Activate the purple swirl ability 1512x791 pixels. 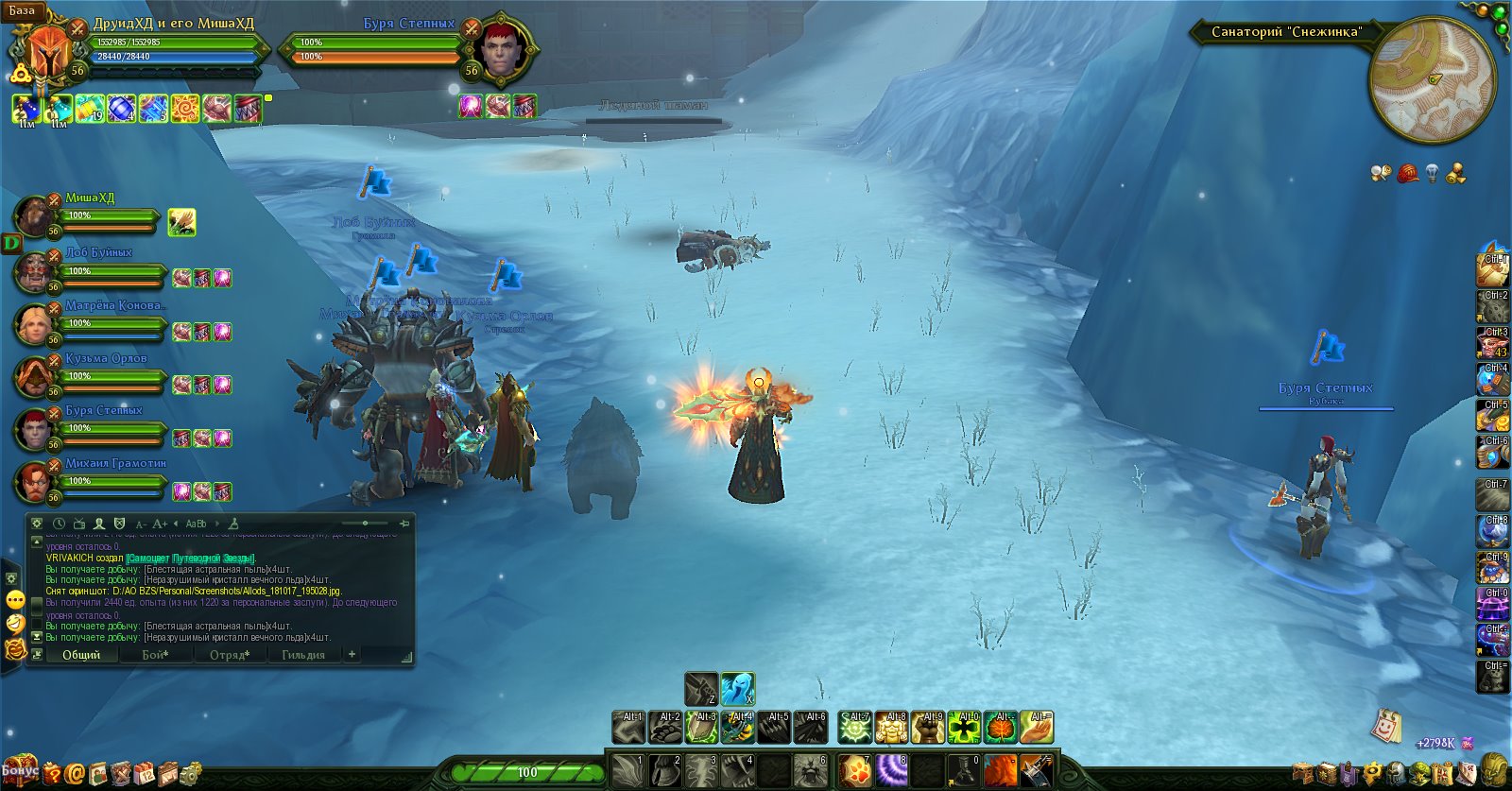(891, 770)
